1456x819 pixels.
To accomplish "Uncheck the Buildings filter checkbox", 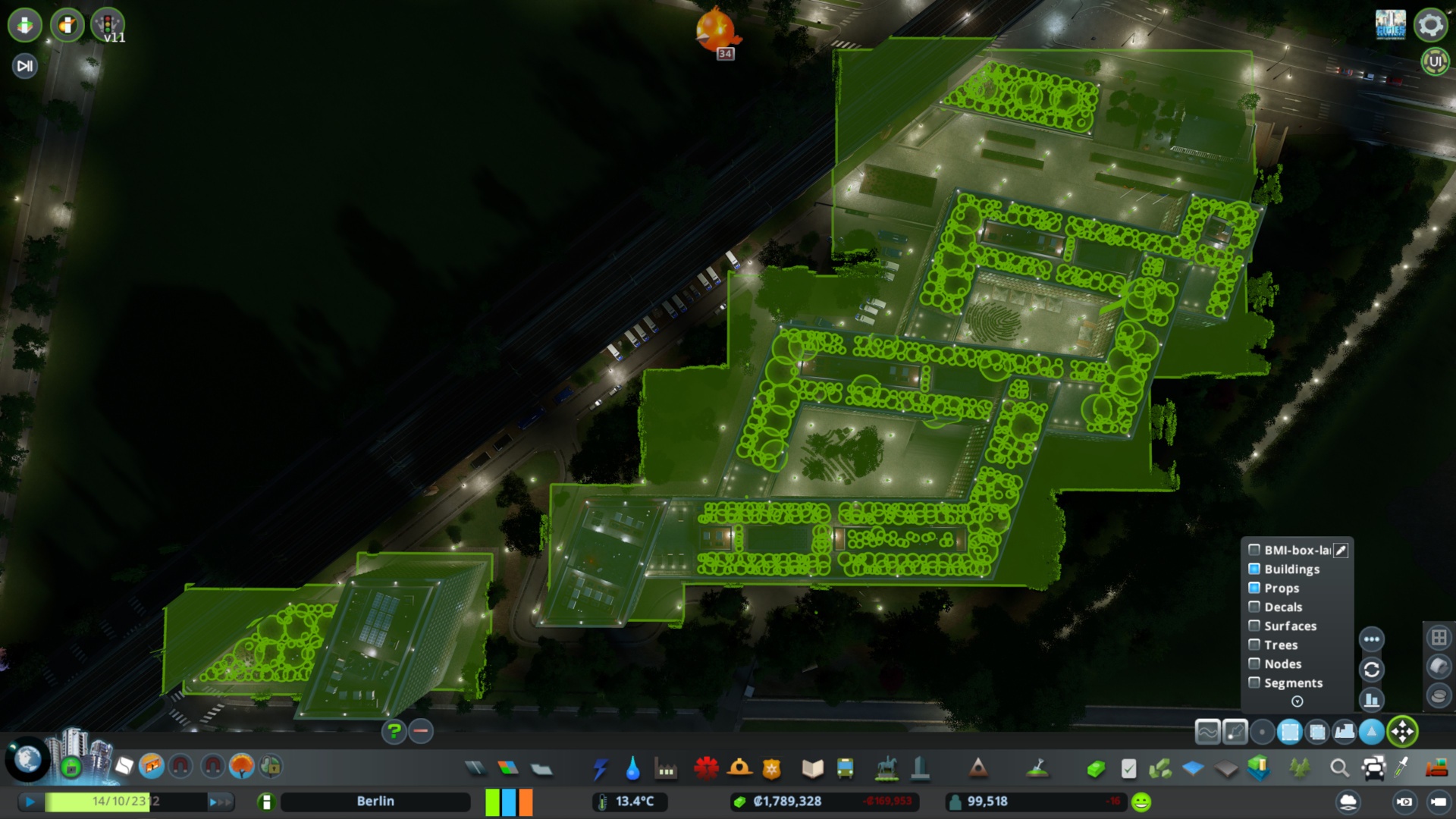I will click(1254, 569).
